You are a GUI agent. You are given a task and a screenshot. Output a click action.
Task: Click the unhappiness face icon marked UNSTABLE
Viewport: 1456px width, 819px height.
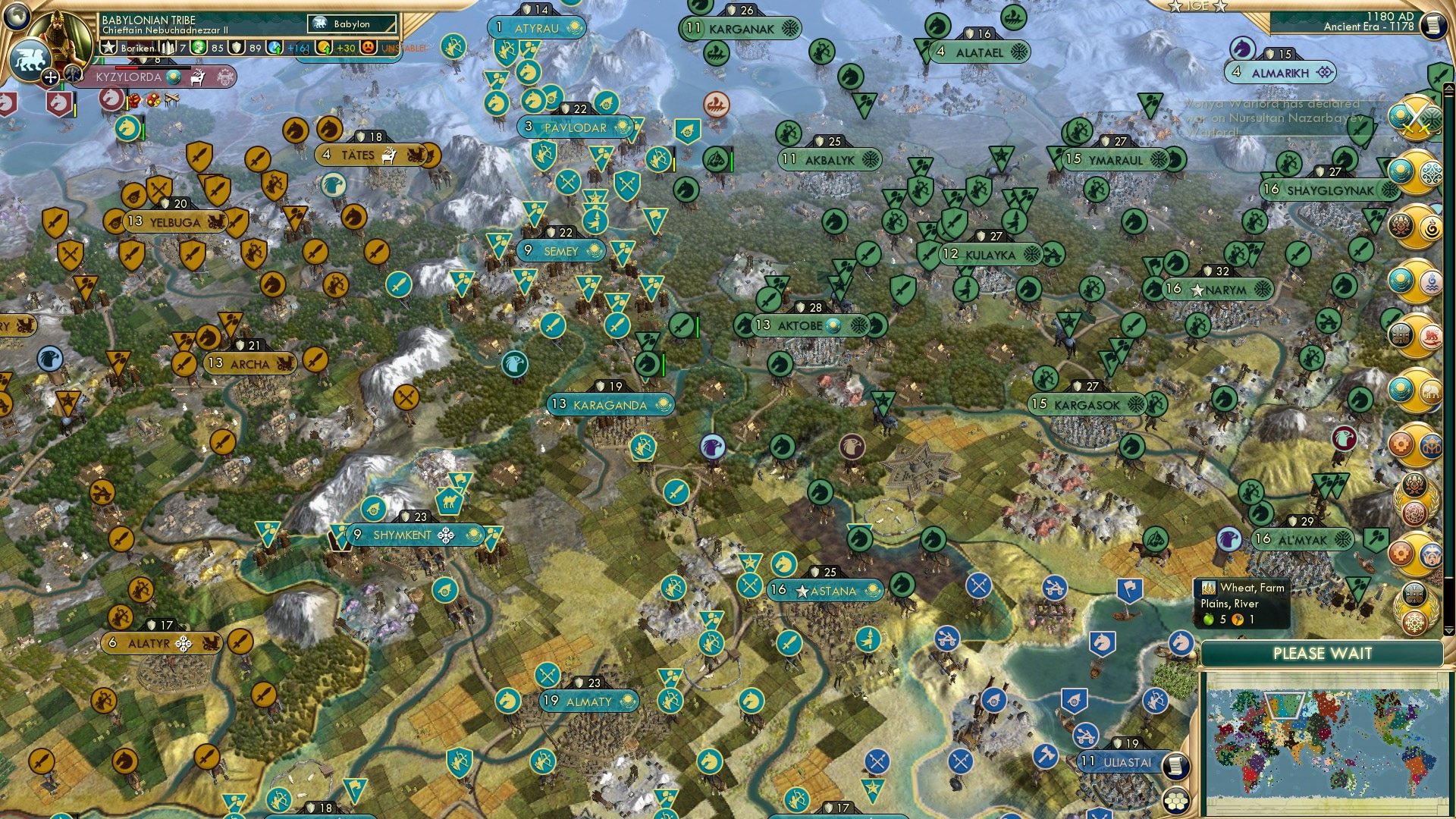[367, 47]
